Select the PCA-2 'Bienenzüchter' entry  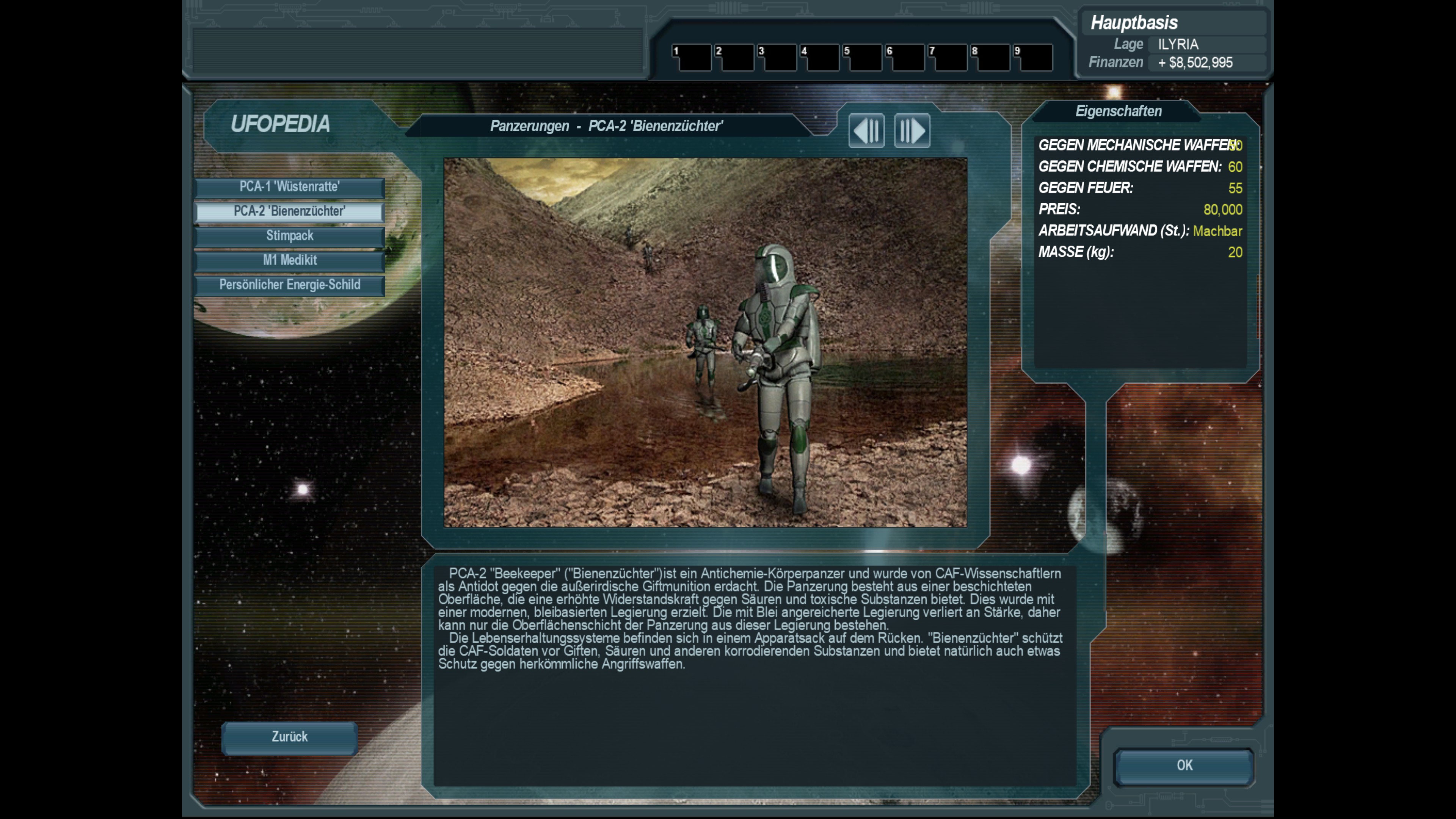(x=289, y=212)
